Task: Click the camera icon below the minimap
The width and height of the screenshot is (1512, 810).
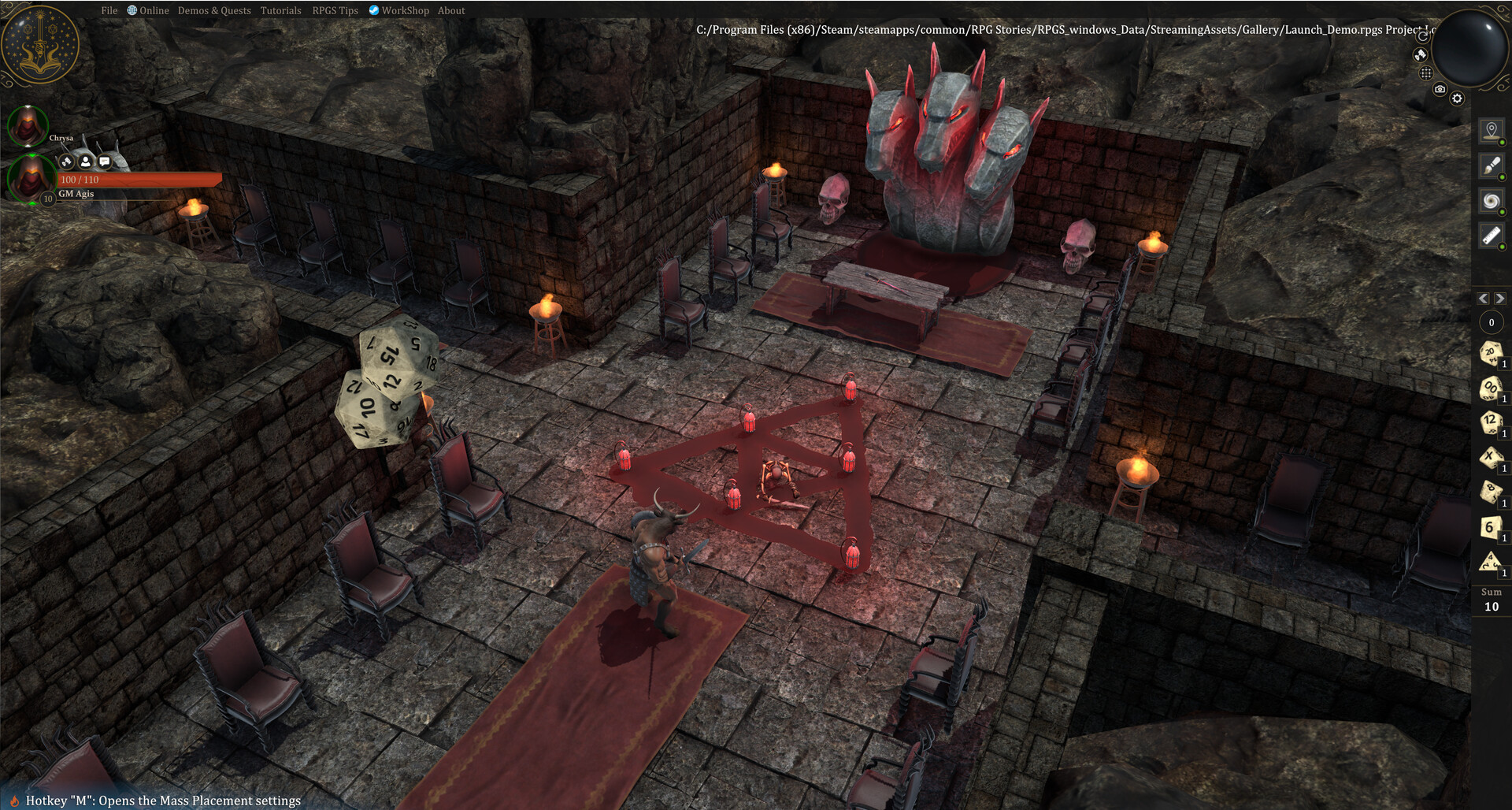Action: coord(1440,89)
